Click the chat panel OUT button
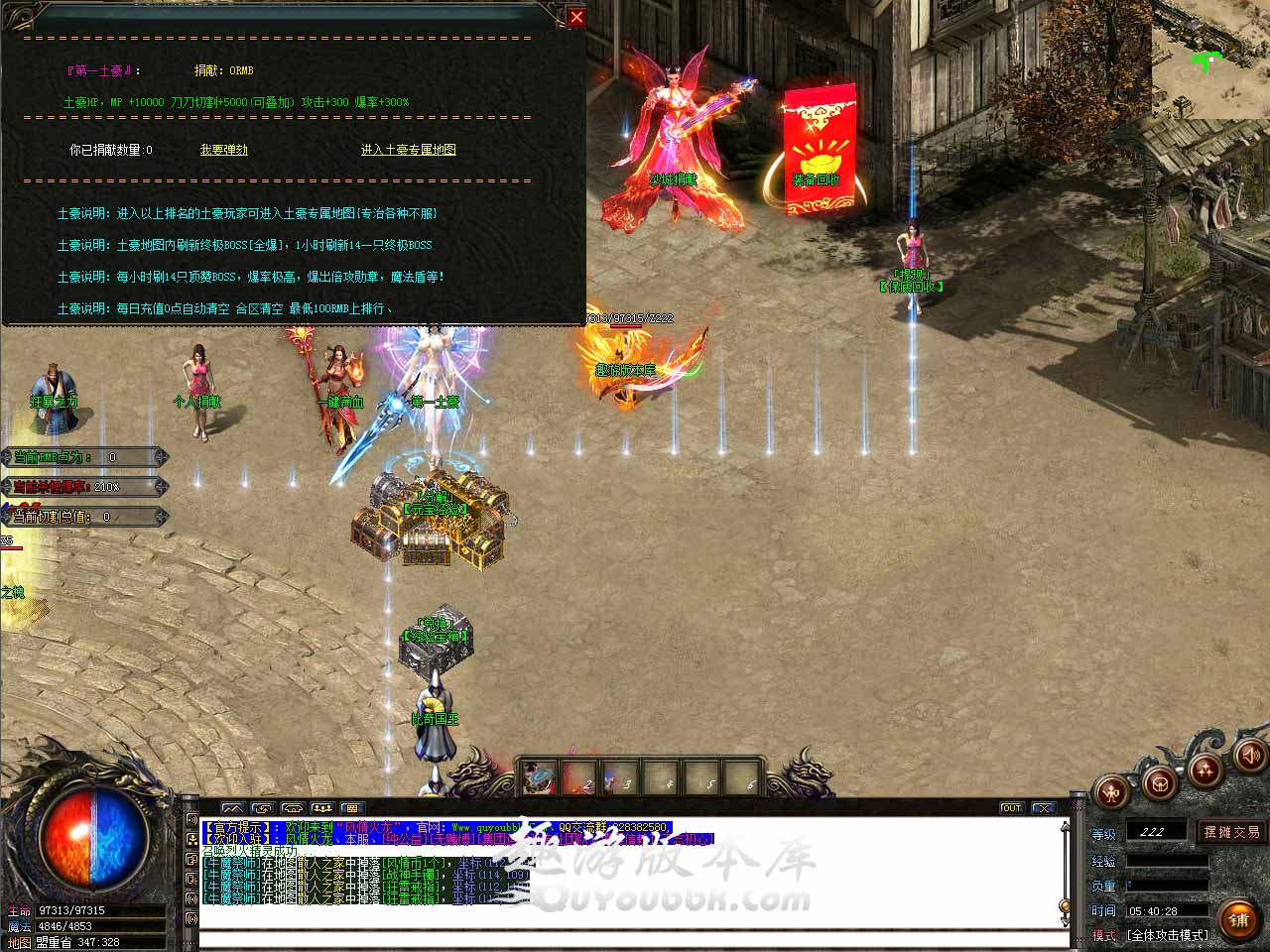 click(x=1011, y=808)
